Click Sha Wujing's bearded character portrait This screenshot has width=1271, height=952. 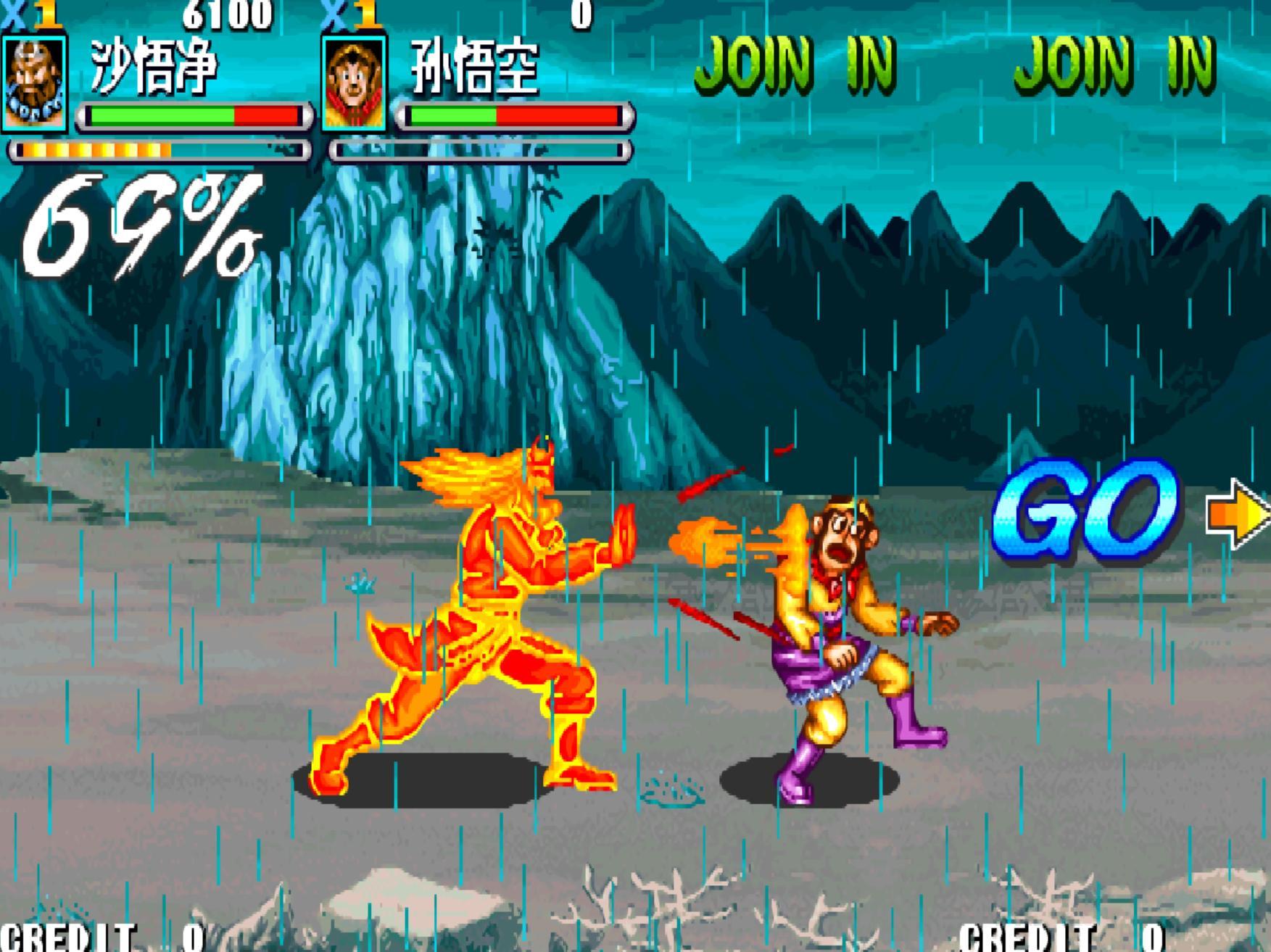[34, 83]
